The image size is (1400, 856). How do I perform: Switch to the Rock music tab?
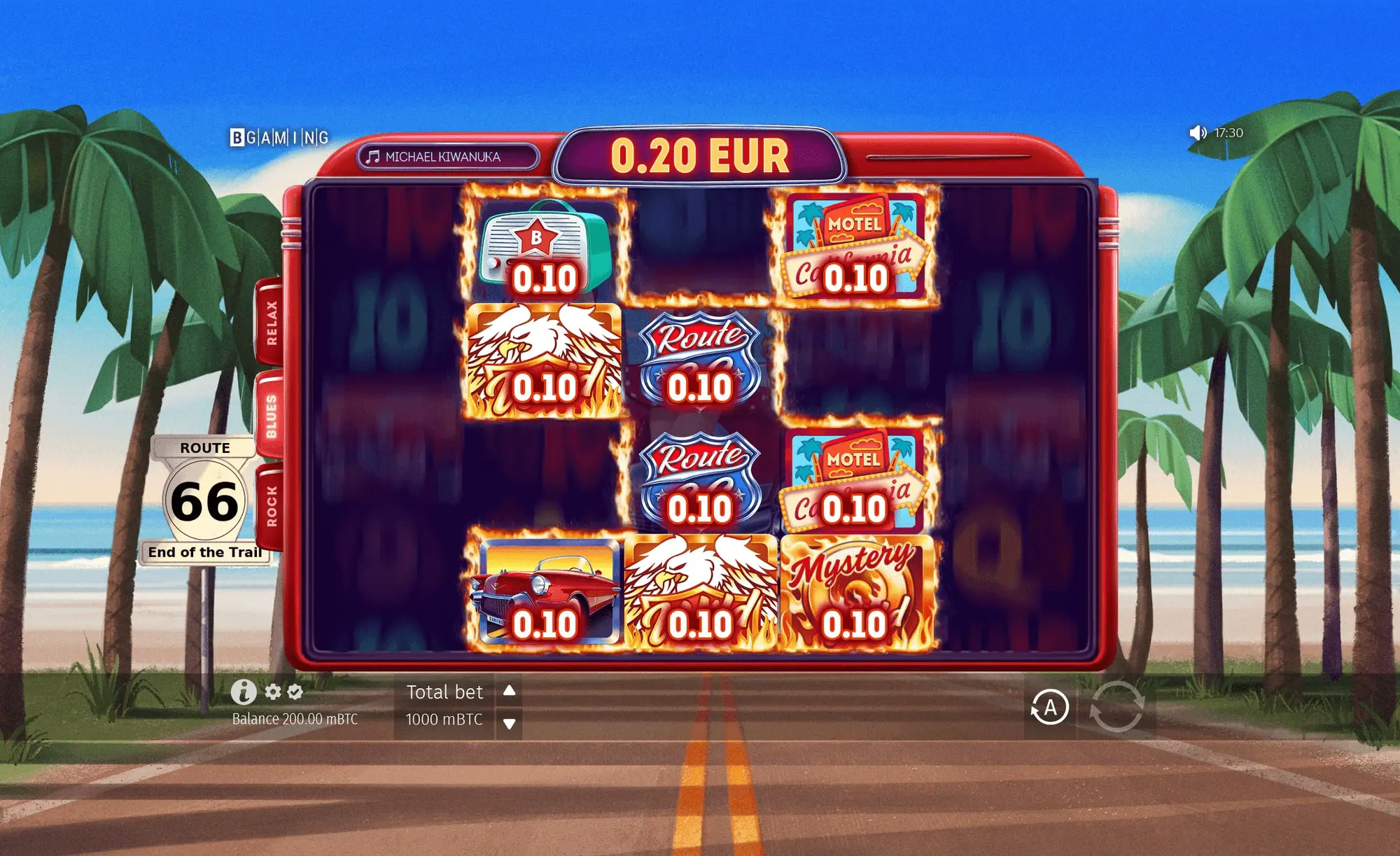click(x=271, y=505)
